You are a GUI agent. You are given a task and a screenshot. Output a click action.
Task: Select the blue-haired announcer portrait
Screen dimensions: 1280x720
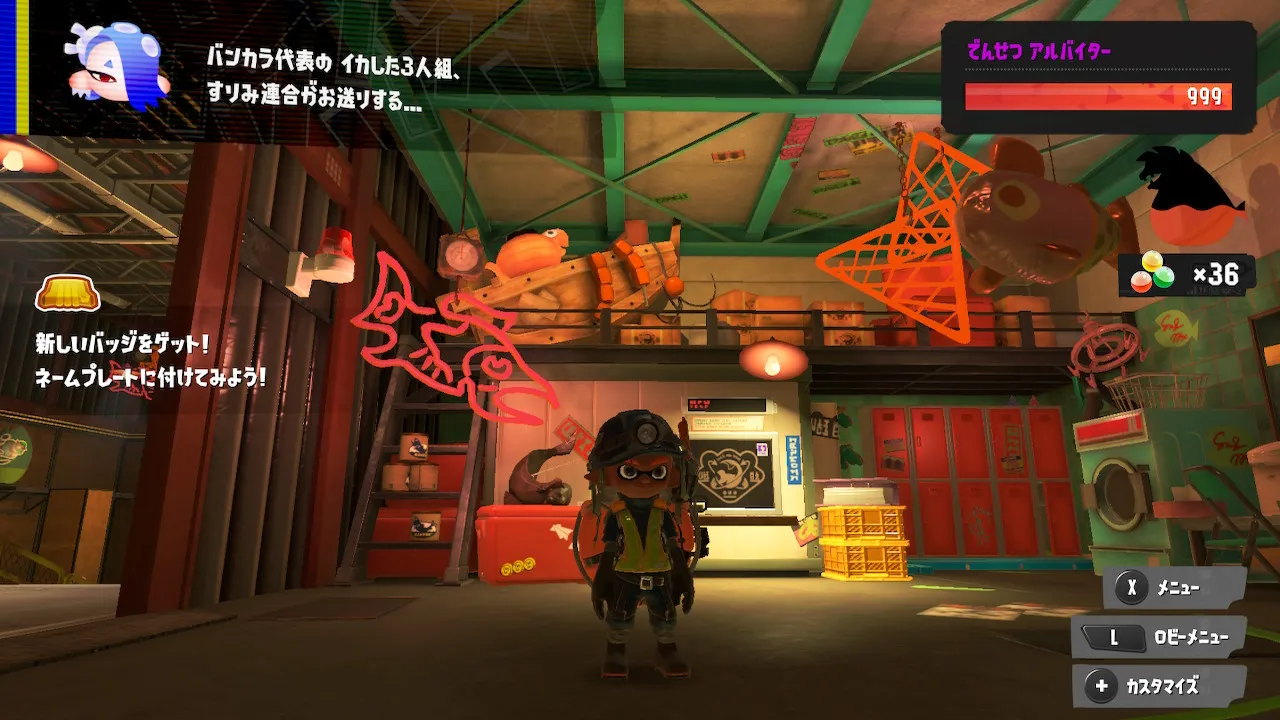pyautogui.click(x=117, y=67)
